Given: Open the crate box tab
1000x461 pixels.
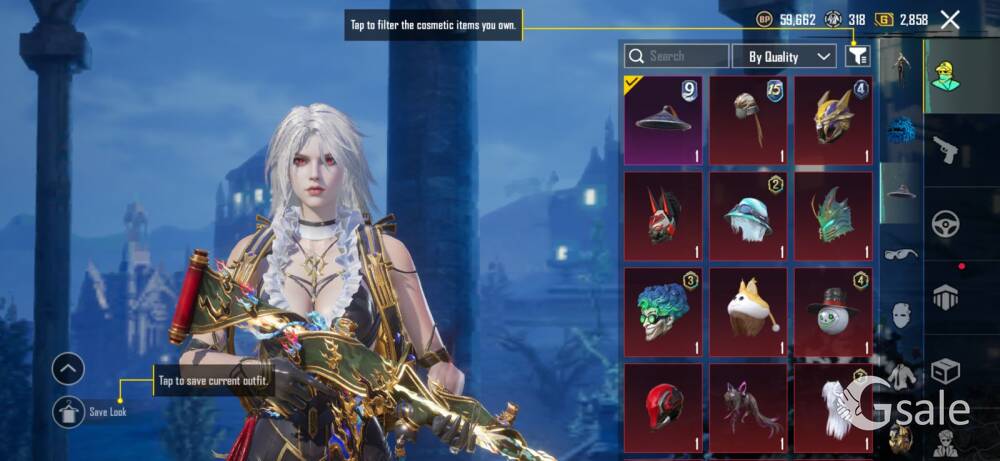Looking at the screenshot, I should point(945,371).
